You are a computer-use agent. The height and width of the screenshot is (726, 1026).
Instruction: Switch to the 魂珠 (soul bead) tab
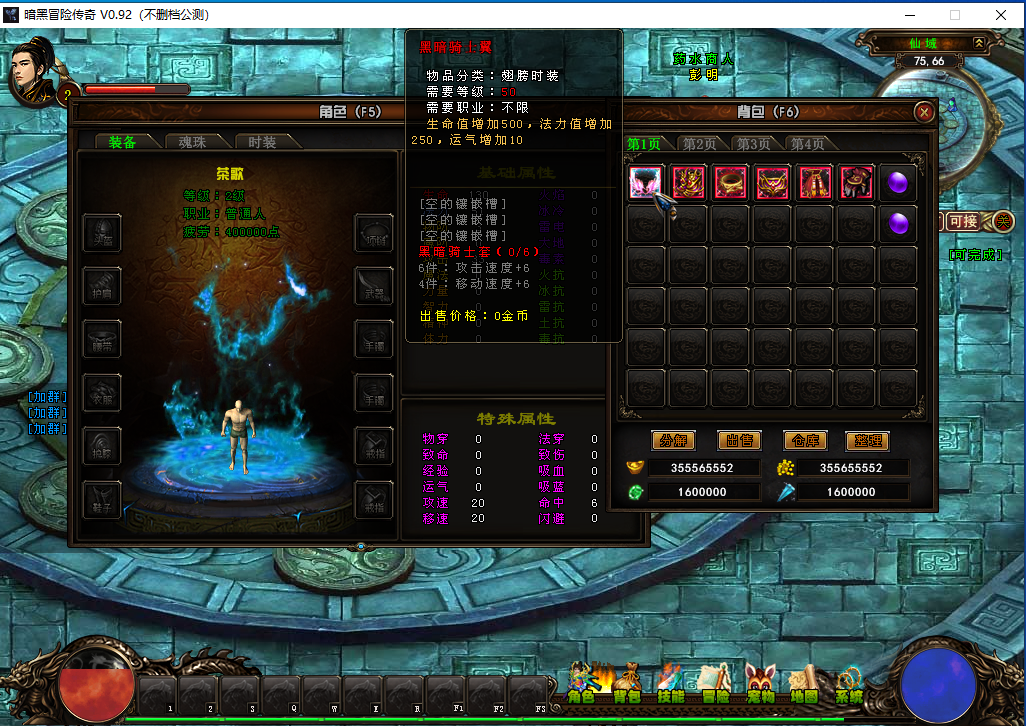(x=185, y=142)
